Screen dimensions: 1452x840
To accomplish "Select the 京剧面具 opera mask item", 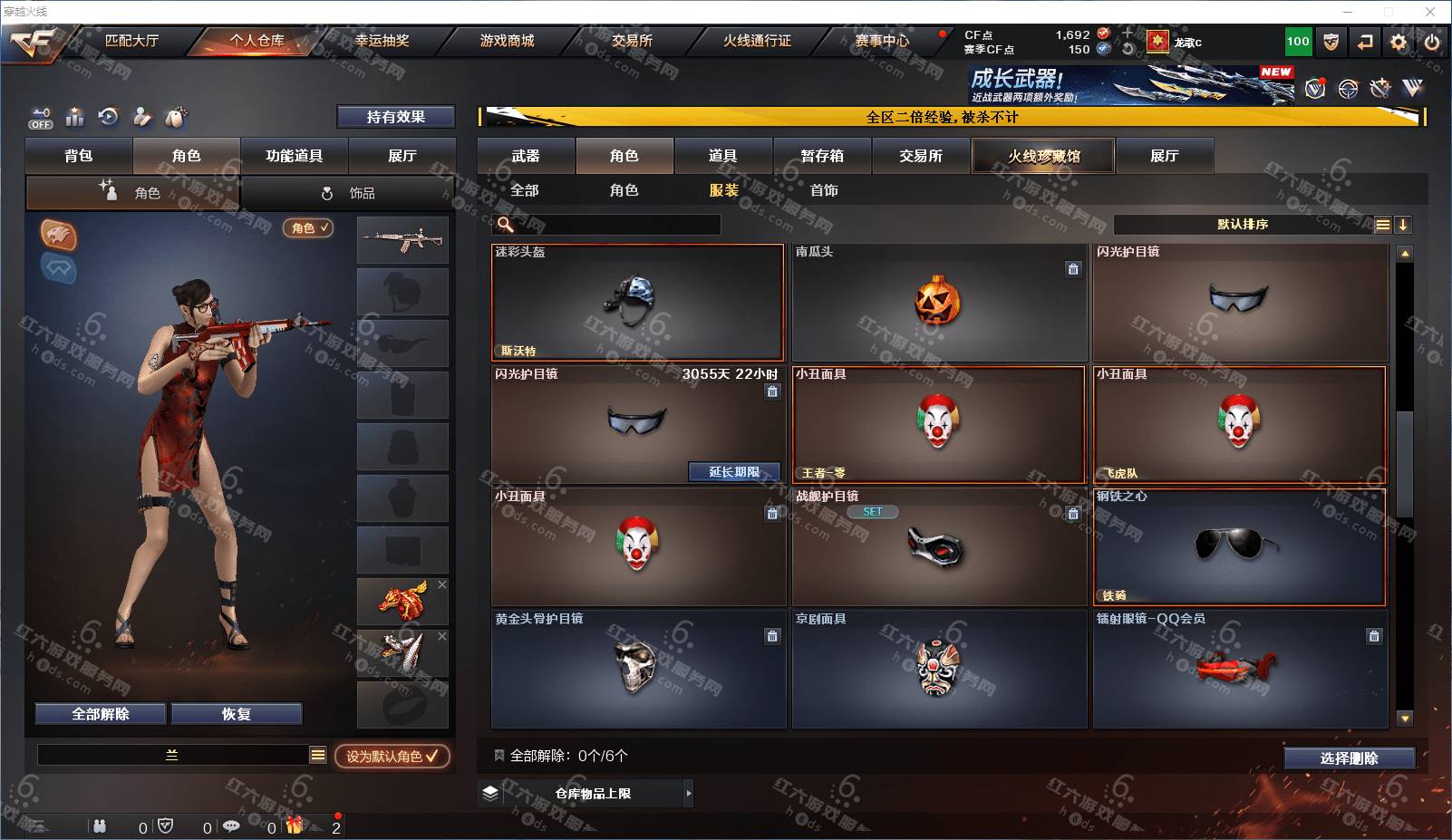I will (x=938, y=669).
